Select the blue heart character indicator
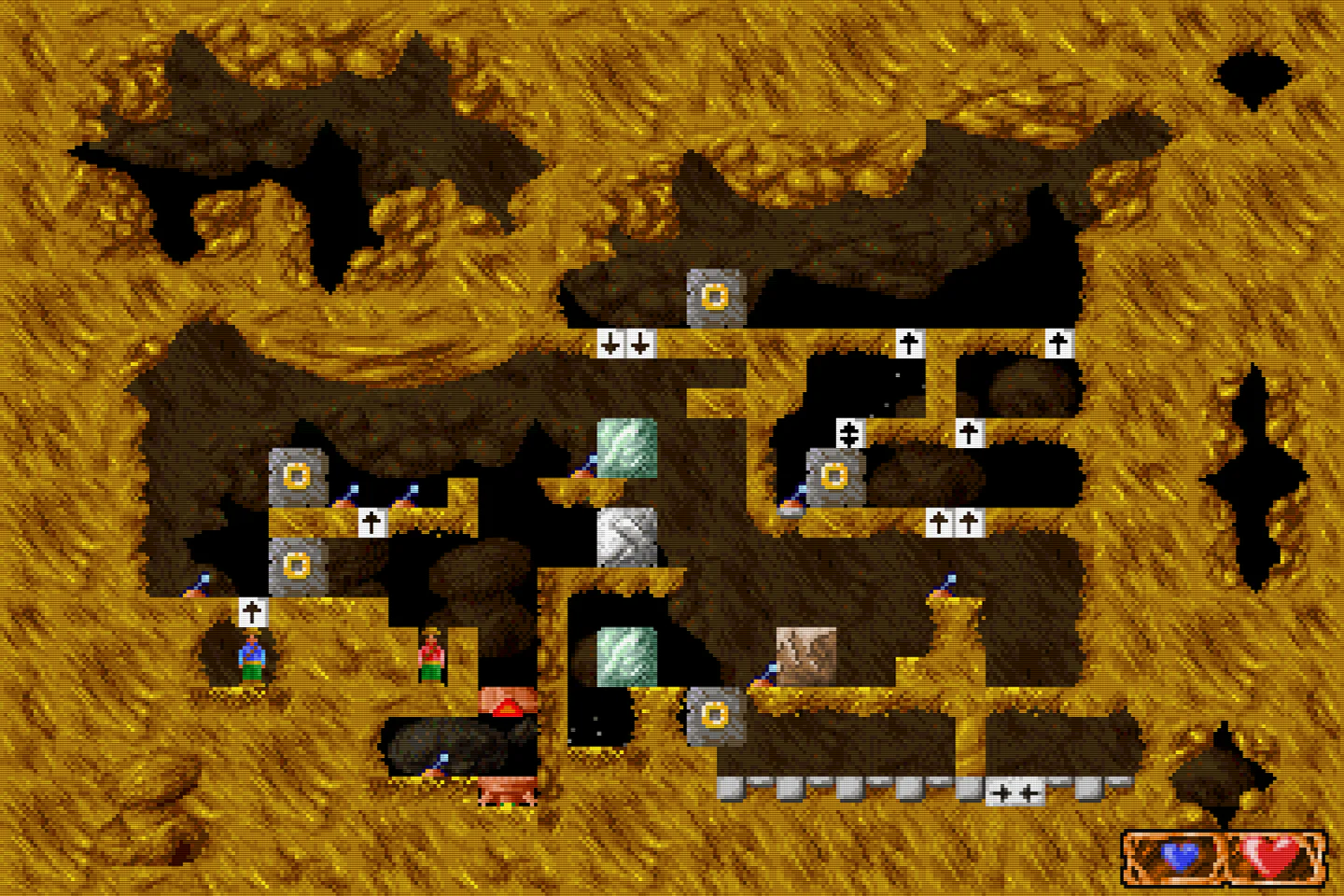1344x896 pixels. click(1178, 854)
